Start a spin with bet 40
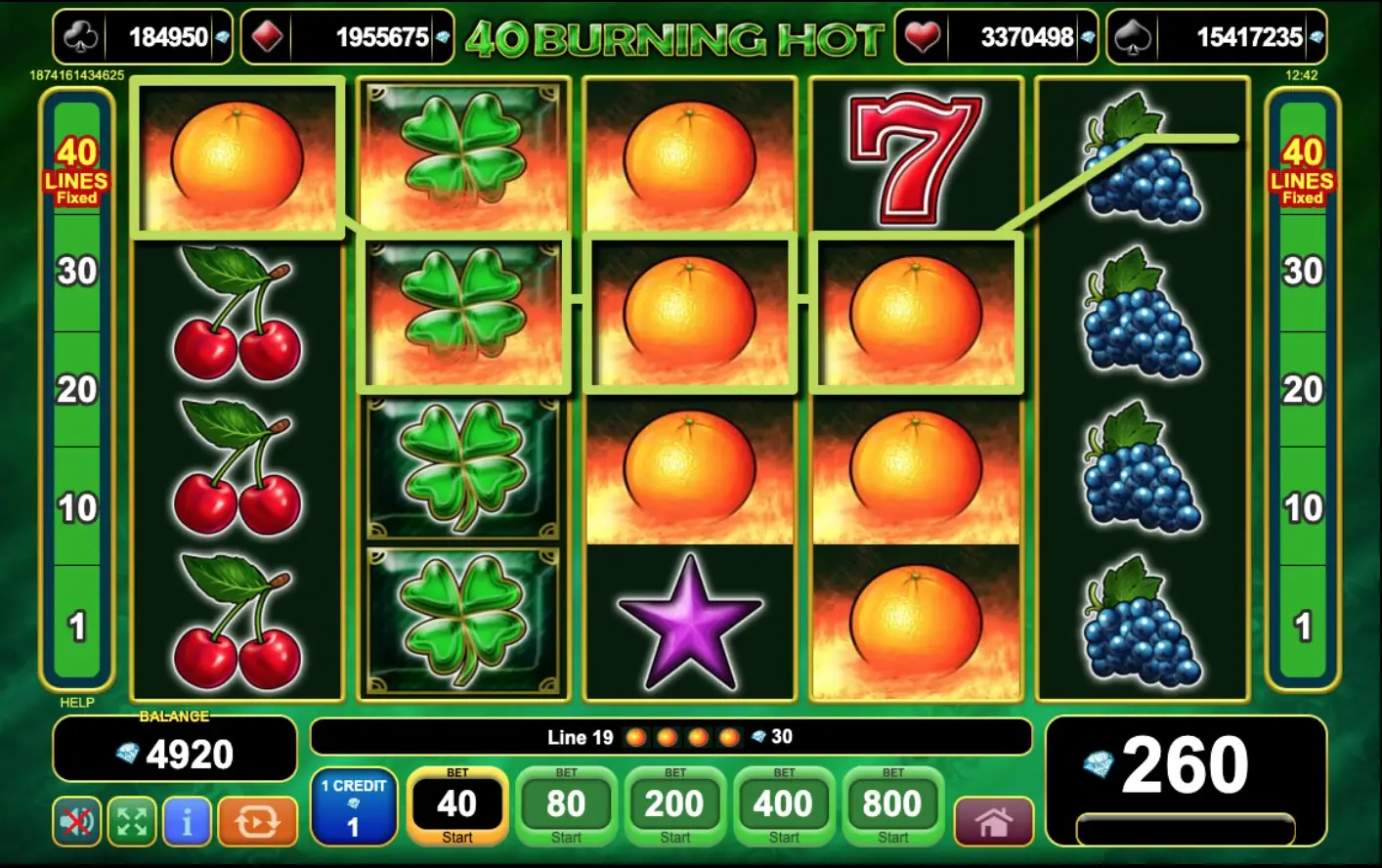1382x868 pixels. click(x=456, y=806)
